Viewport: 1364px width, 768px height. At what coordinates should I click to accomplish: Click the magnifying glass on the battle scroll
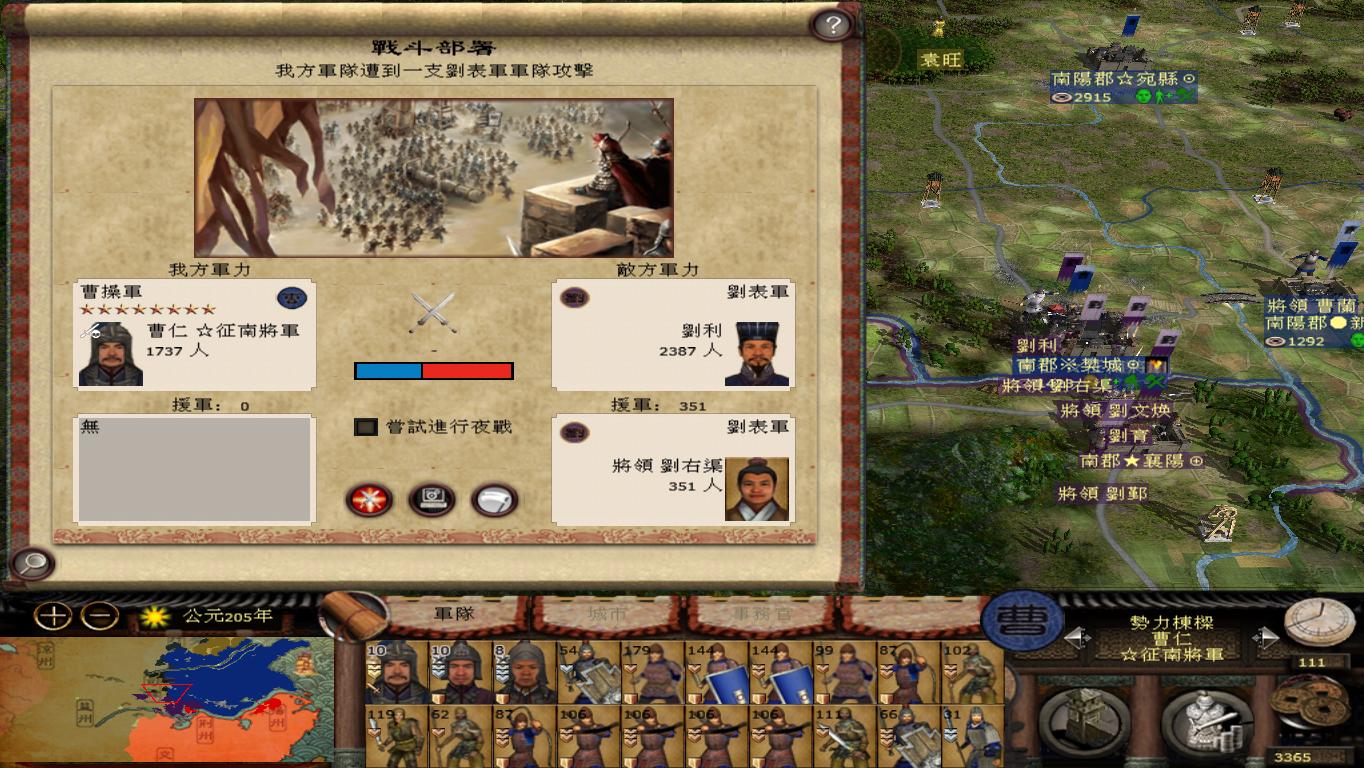pyautogui.click(x=33, y=565)
